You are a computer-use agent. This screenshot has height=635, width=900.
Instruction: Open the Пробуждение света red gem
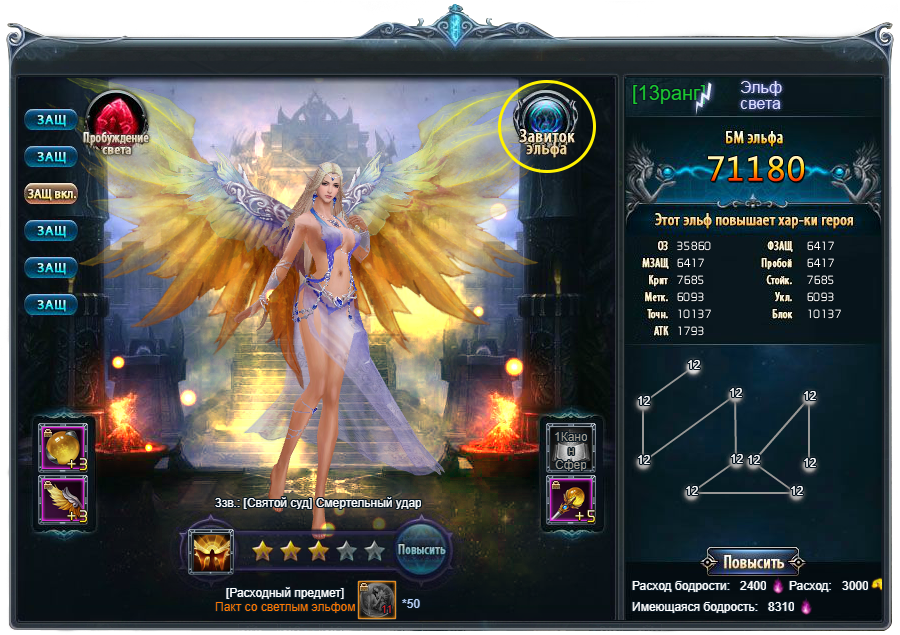(x=115, y=118)
